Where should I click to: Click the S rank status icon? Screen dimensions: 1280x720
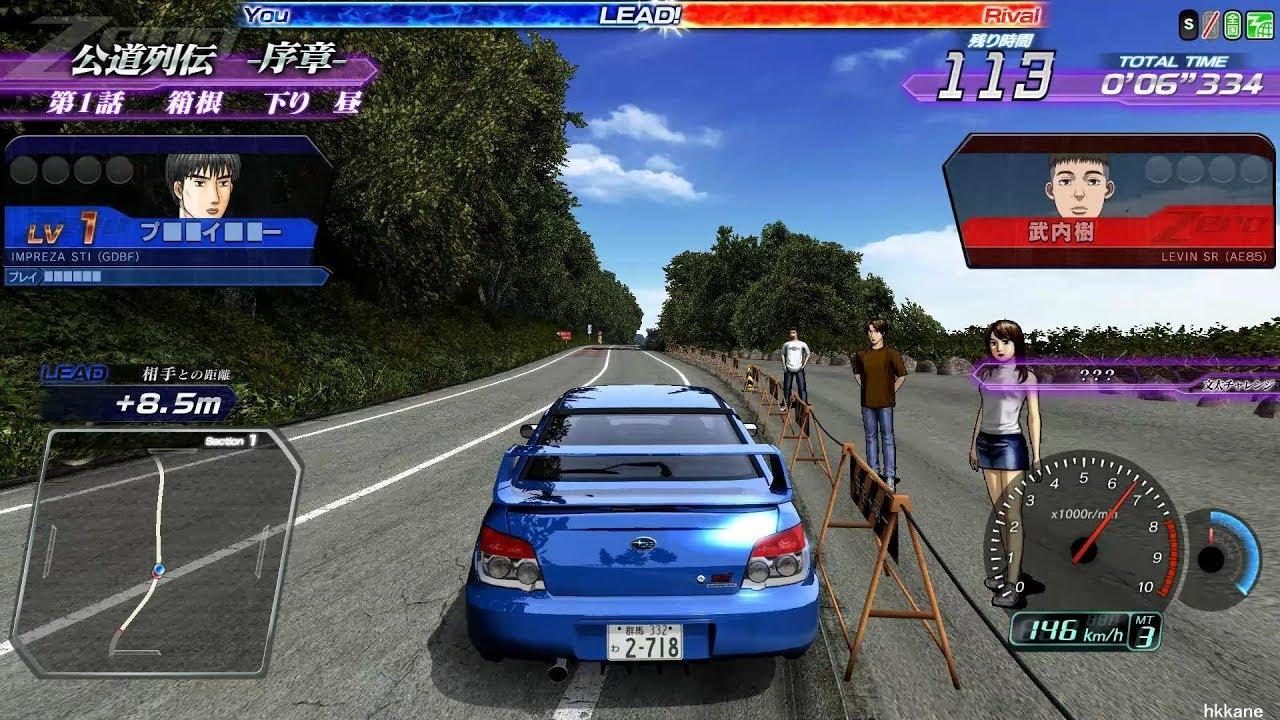[x=1189, y=22]
